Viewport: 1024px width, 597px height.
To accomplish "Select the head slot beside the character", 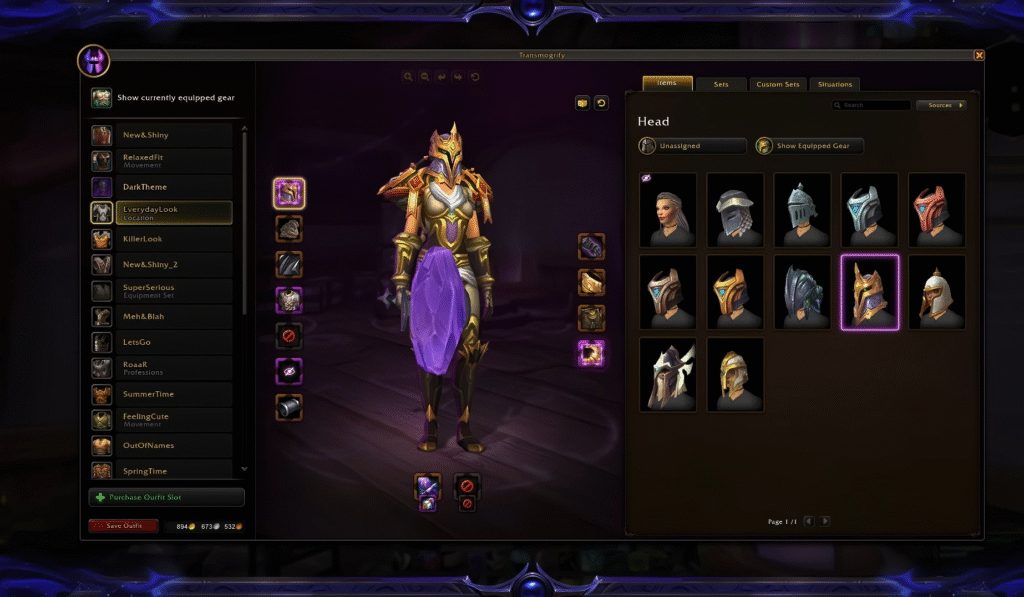I will (x=289, y=193).
